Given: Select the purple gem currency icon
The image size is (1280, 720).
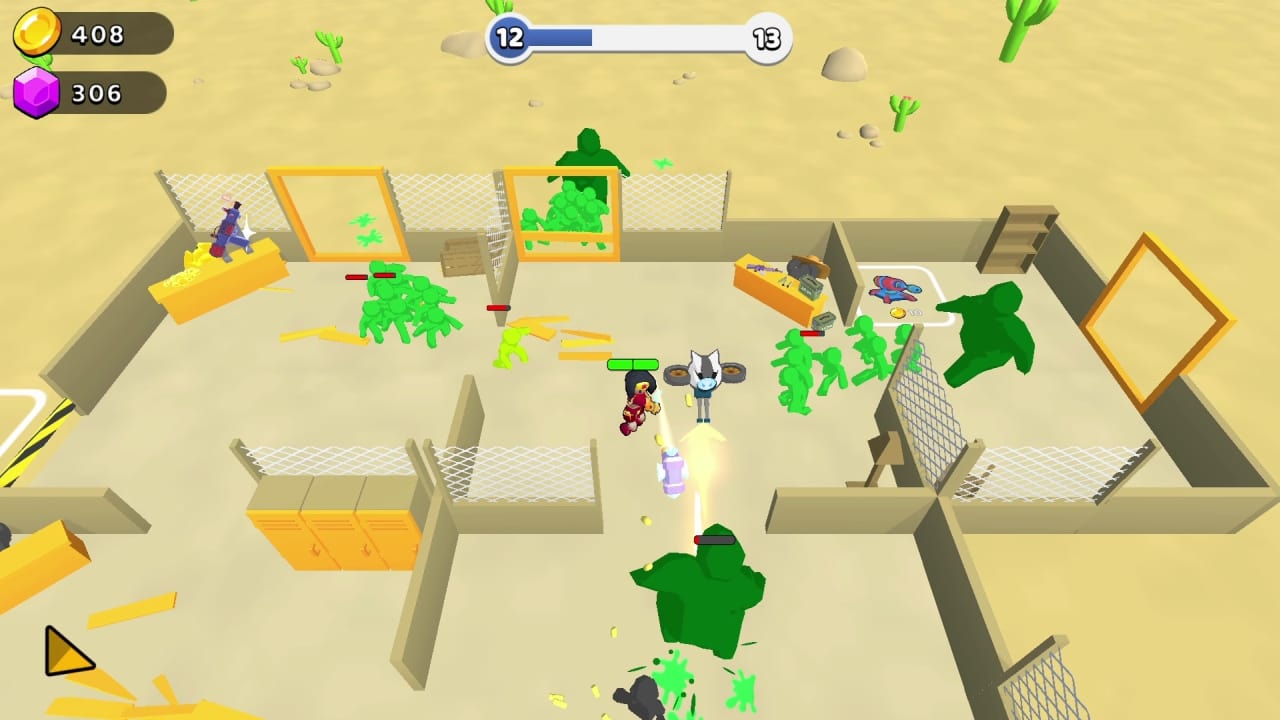Looking at the screenshot, I should point(38,91).
